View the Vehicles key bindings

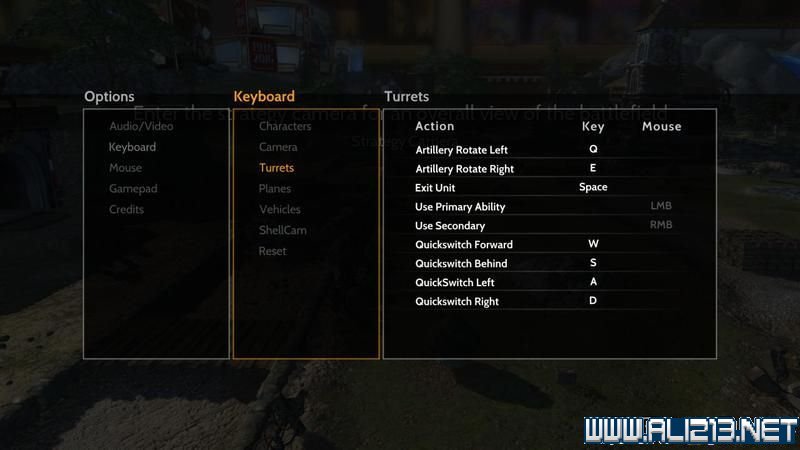tap(279, 210)
